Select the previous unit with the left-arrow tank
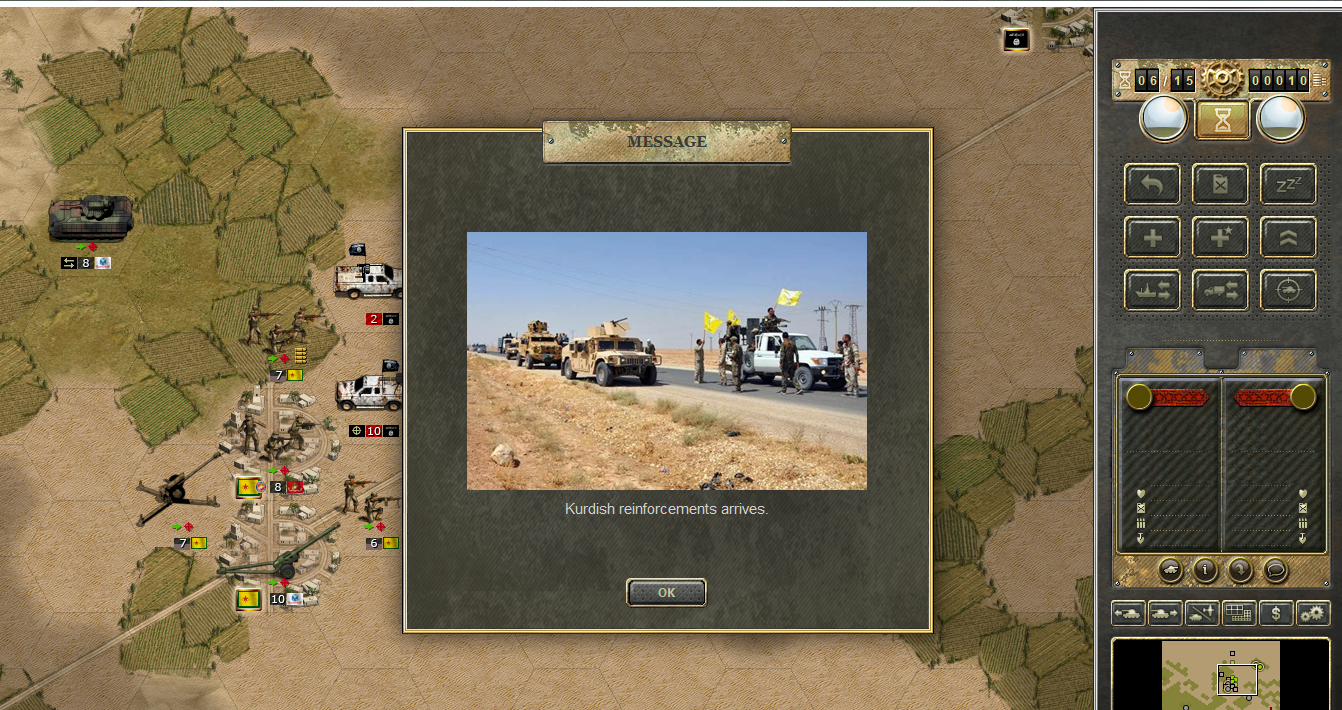Image resolution: width=1342 pixels, height=710 pixels. click(x=1128, y=613)
